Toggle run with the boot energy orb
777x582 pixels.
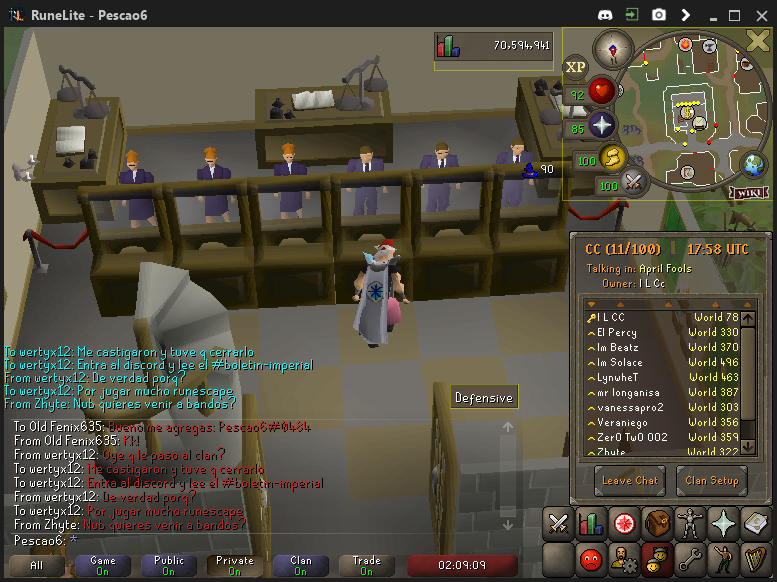pos(612,157)
